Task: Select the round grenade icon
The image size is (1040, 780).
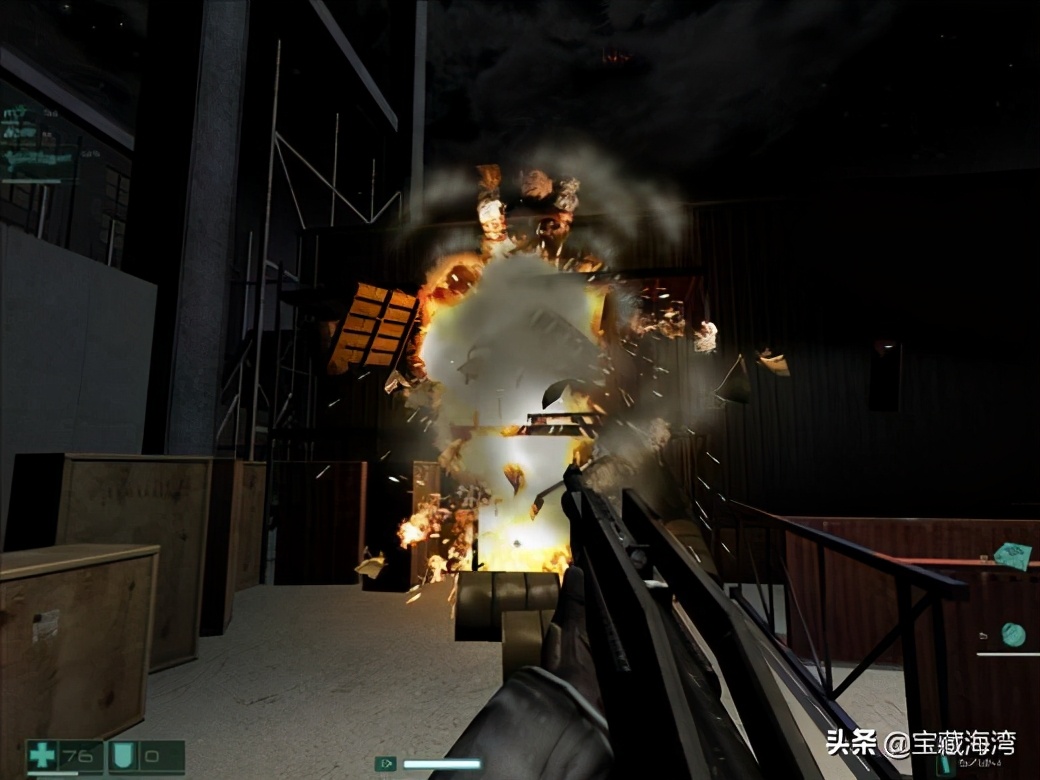Action: click(x=1013, y=633)
